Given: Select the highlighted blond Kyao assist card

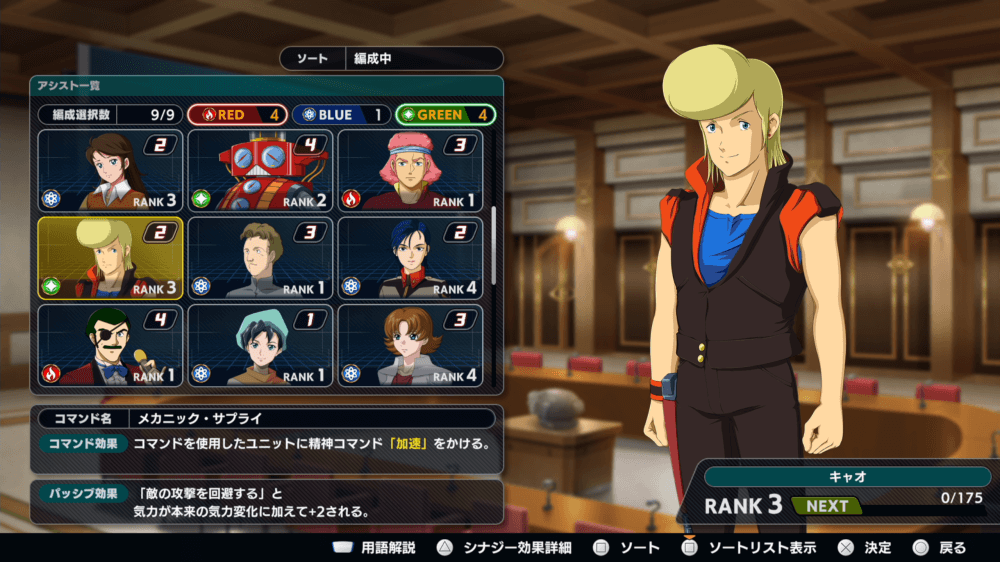Looking at the screenshot, I should 110,258.
